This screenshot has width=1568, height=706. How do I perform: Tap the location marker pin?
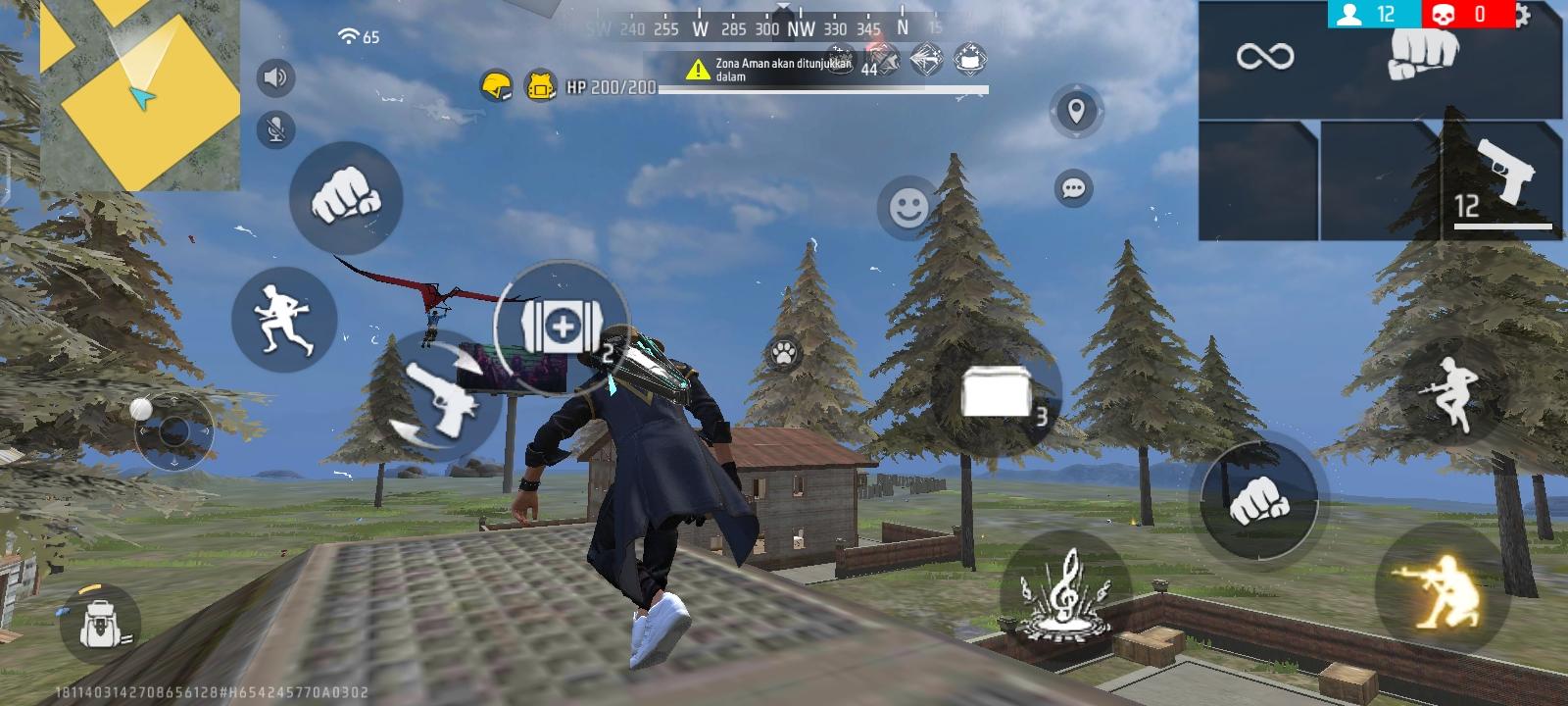pyautogui.click(x=1074, y=111)
